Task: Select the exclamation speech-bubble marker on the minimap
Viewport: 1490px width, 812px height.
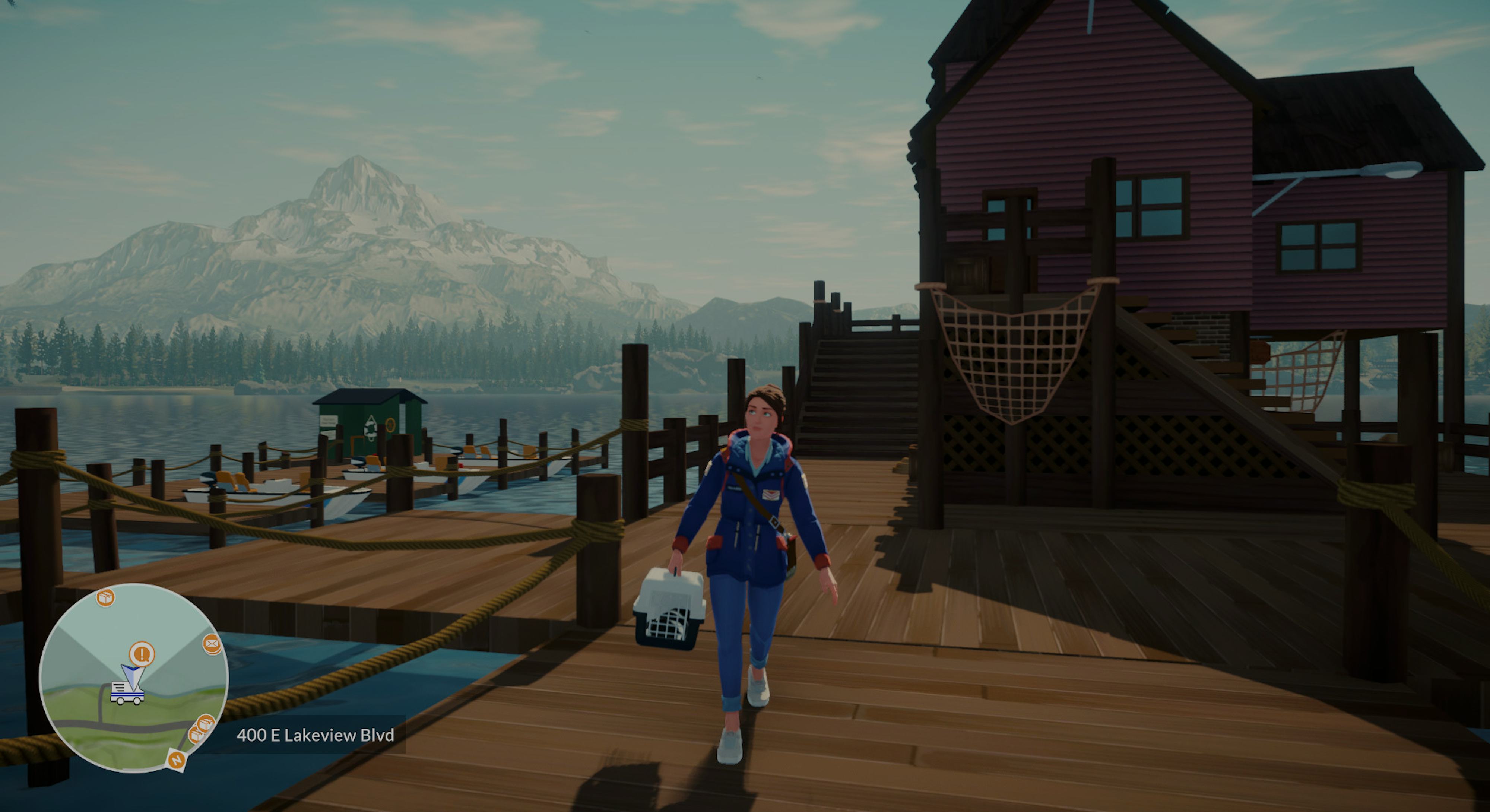Action: [x=142, y=654]
